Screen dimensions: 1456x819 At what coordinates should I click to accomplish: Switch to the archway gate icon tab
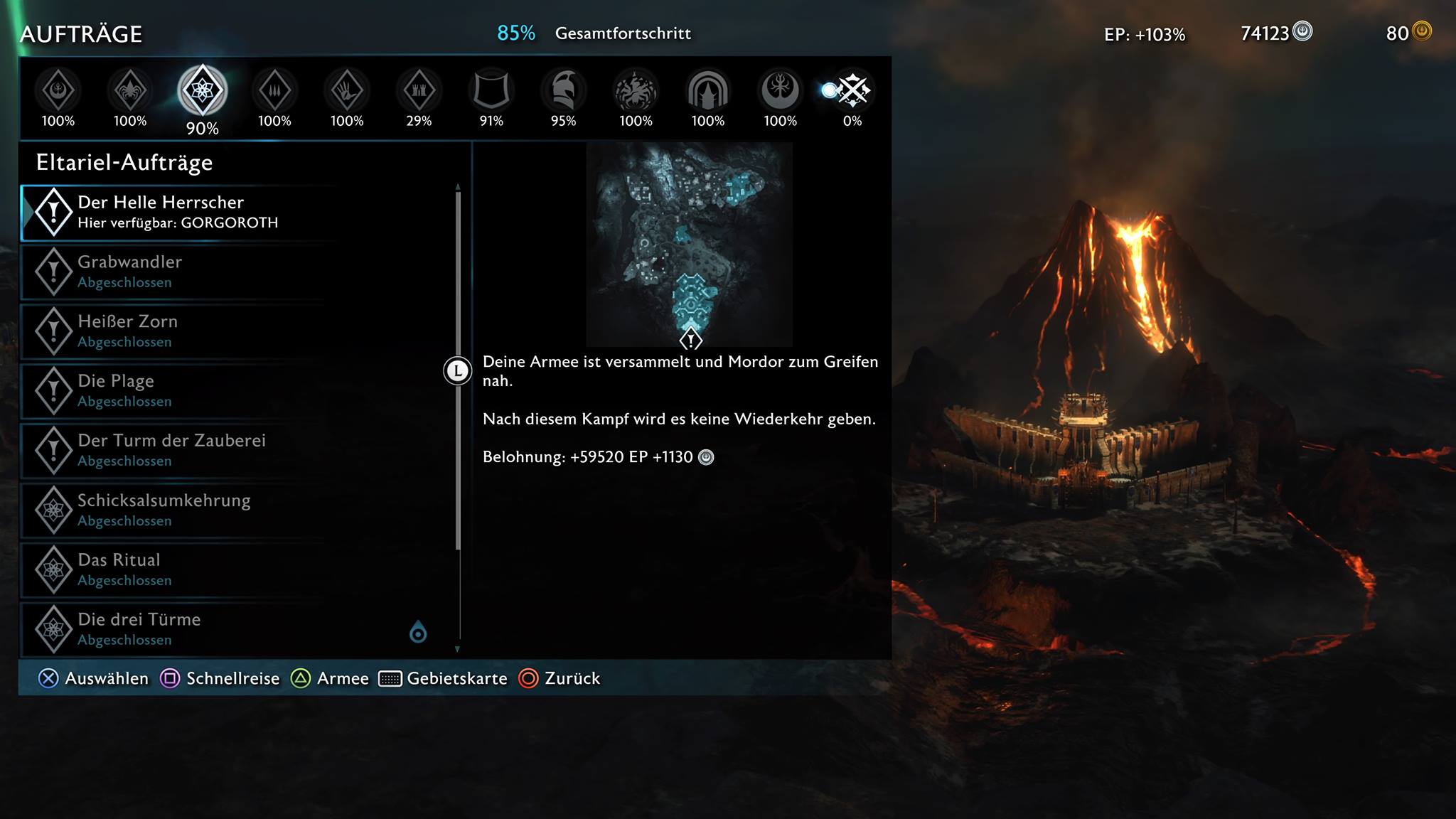[x=708, y=91]
